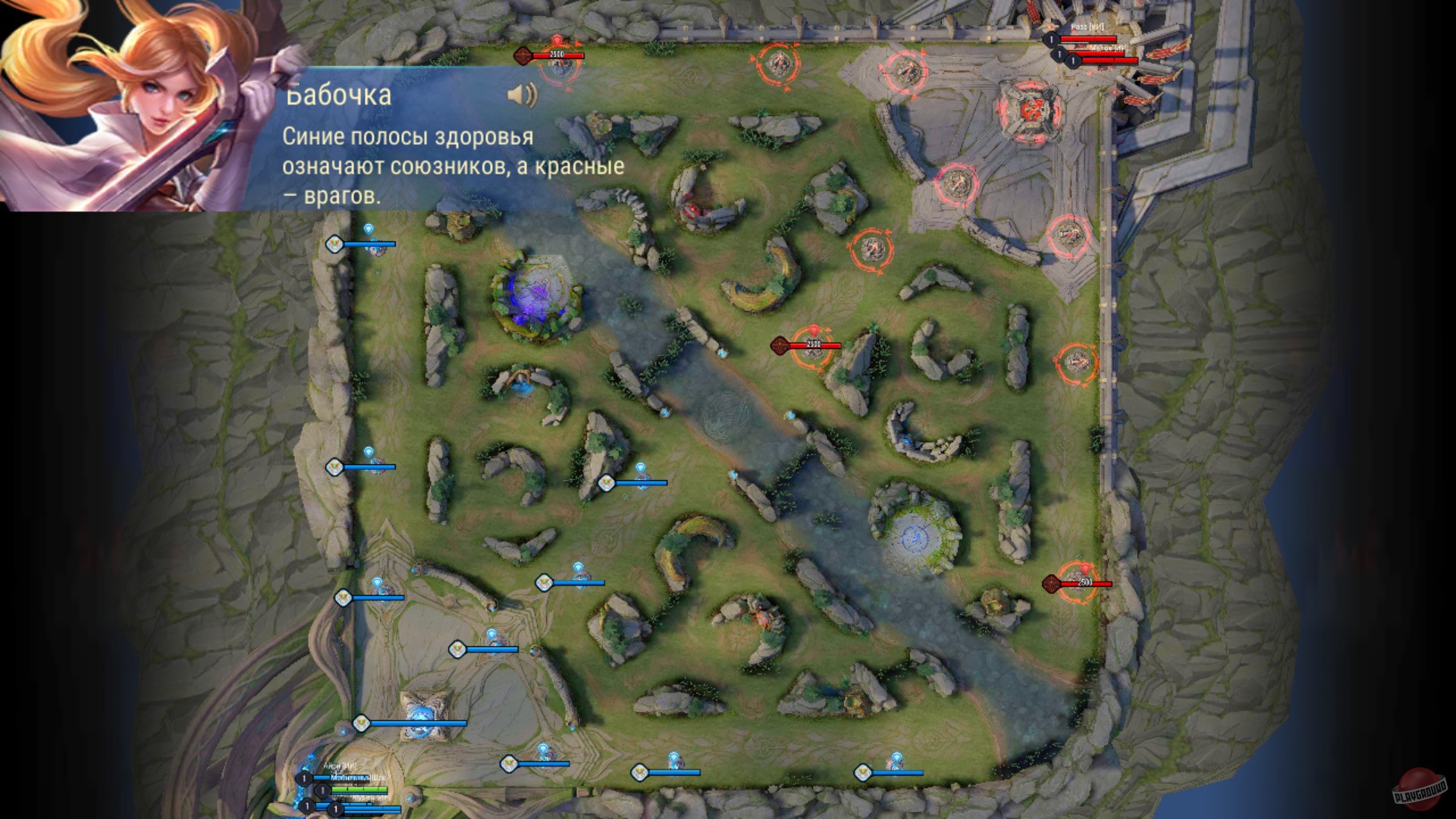
Task: Select the enemy core crystal in top-right base
Action: [1031, 110]
